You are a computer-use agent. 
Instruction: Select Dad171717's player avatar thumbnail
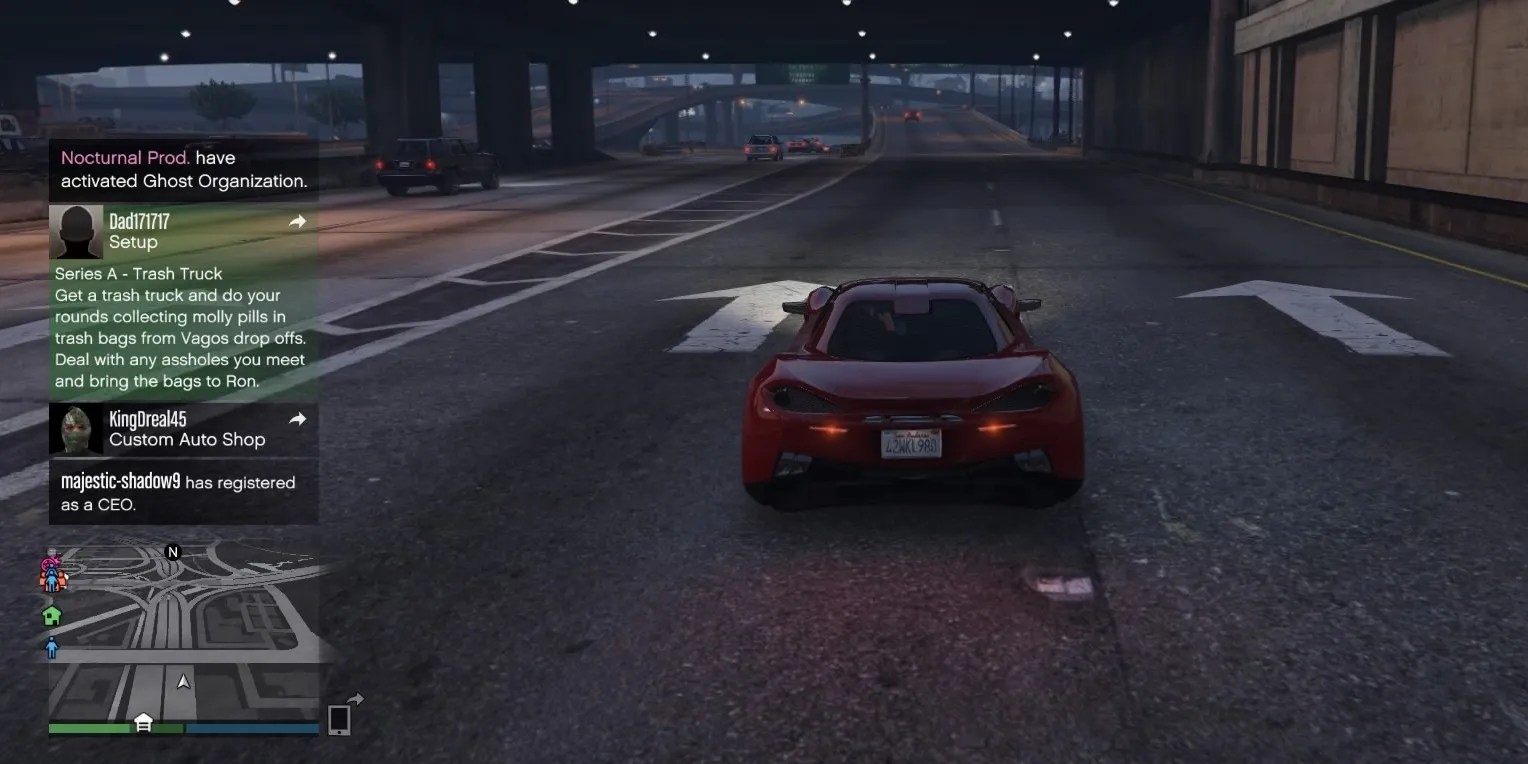pos(76,231)
